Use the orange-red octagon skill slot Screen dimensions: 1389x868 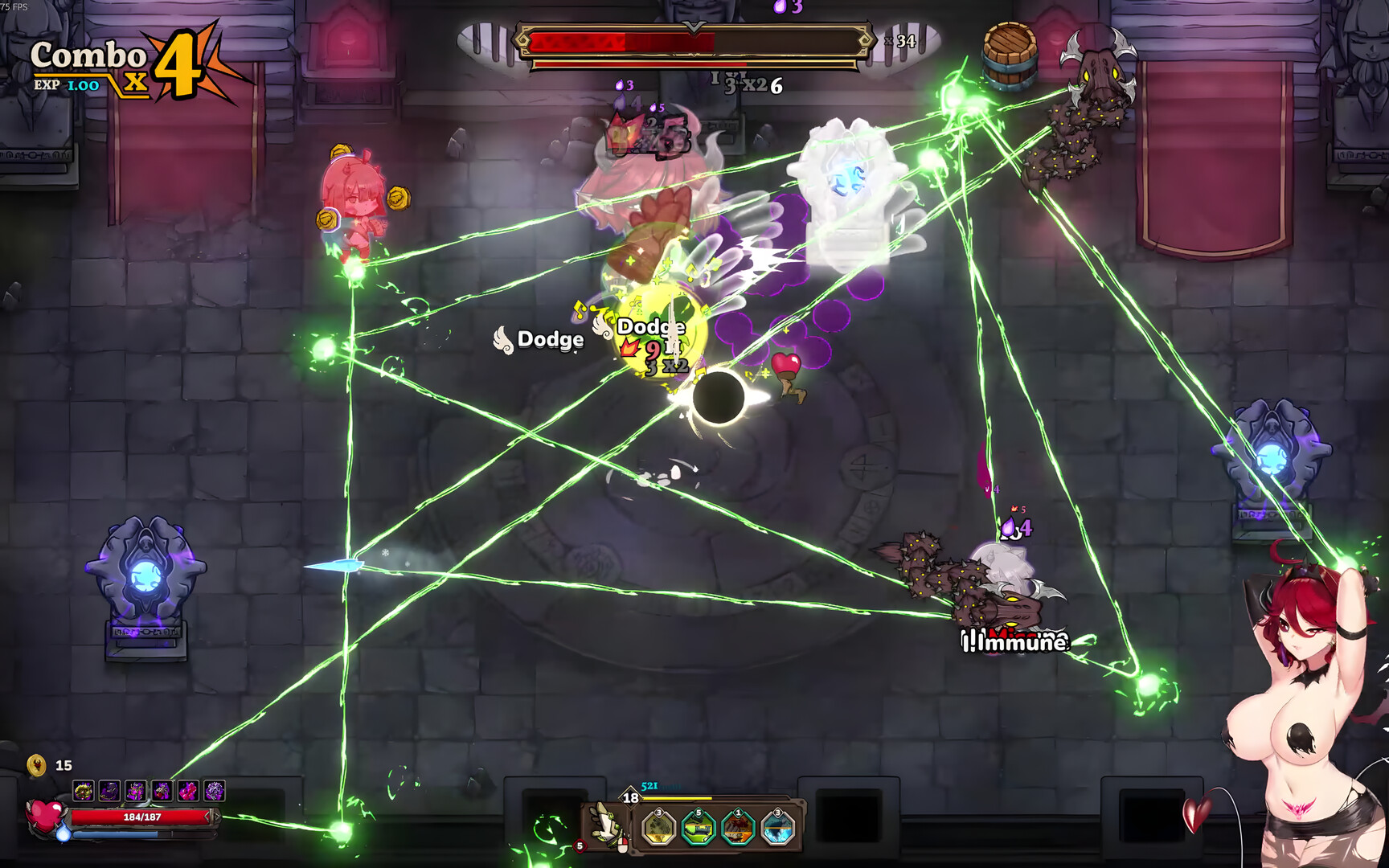738,829
